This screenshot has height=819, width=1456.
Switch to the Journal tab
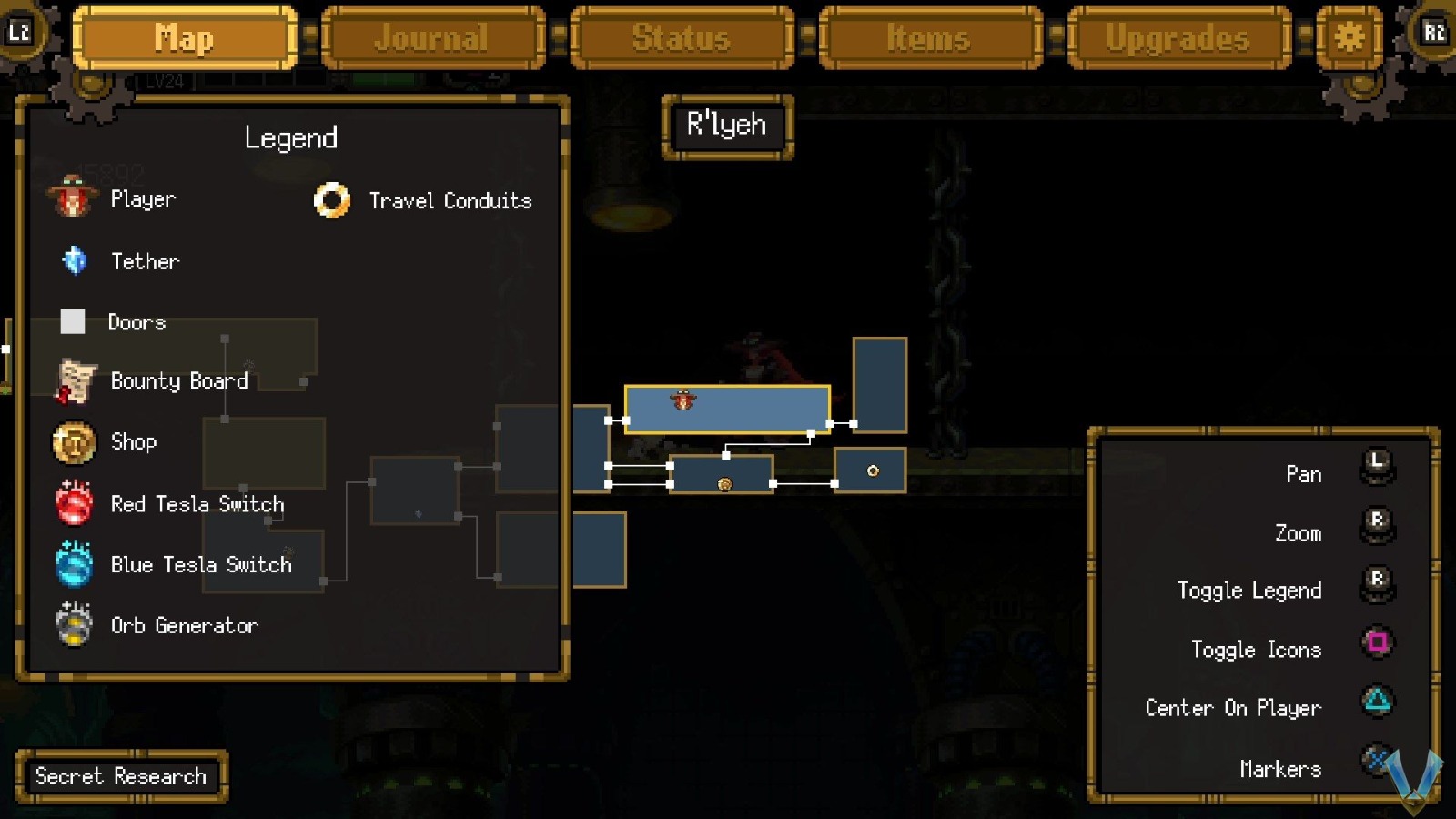pos(434,38)
